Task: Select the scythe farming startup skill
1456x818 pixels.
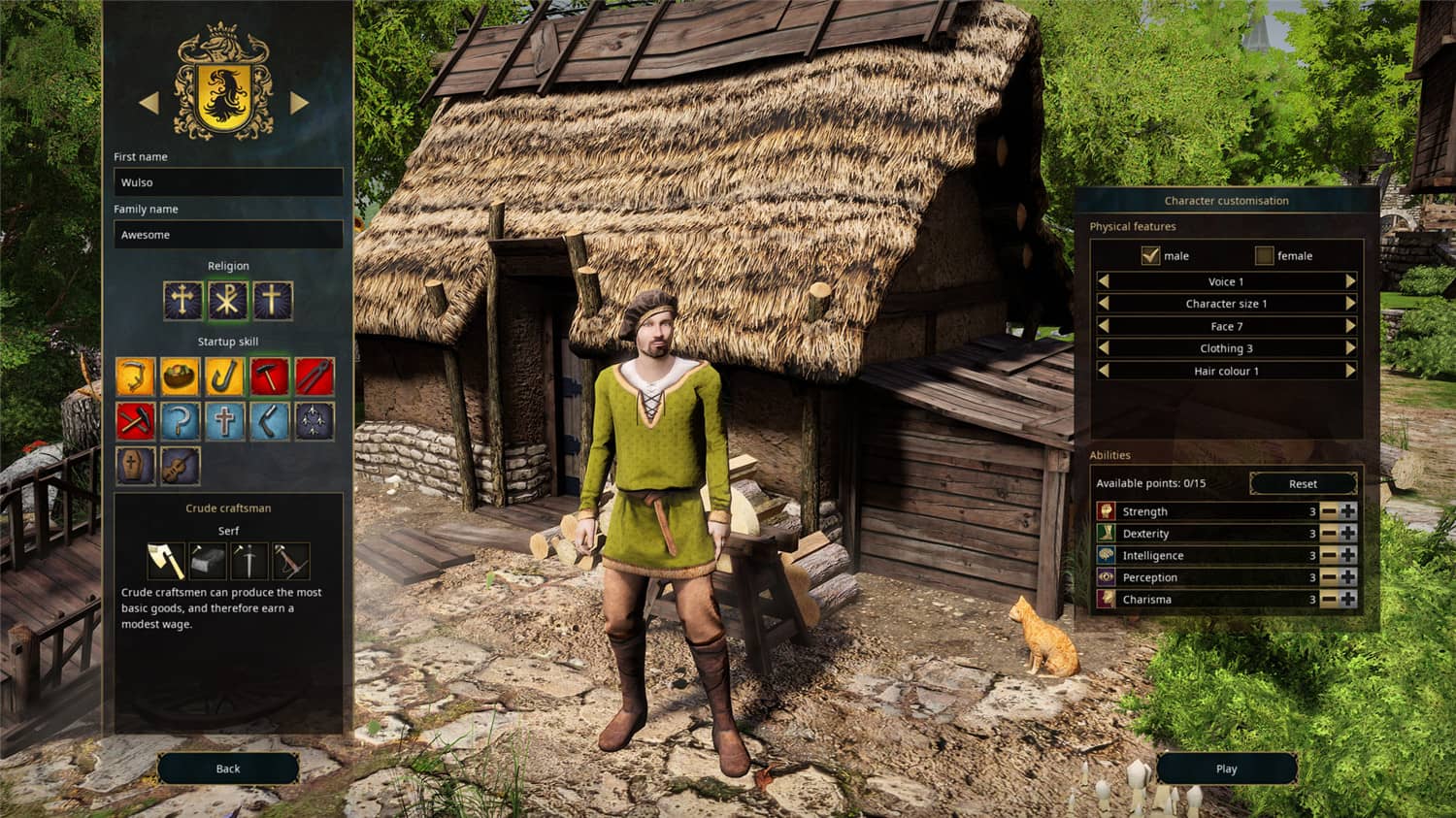Action: (135, 376)
